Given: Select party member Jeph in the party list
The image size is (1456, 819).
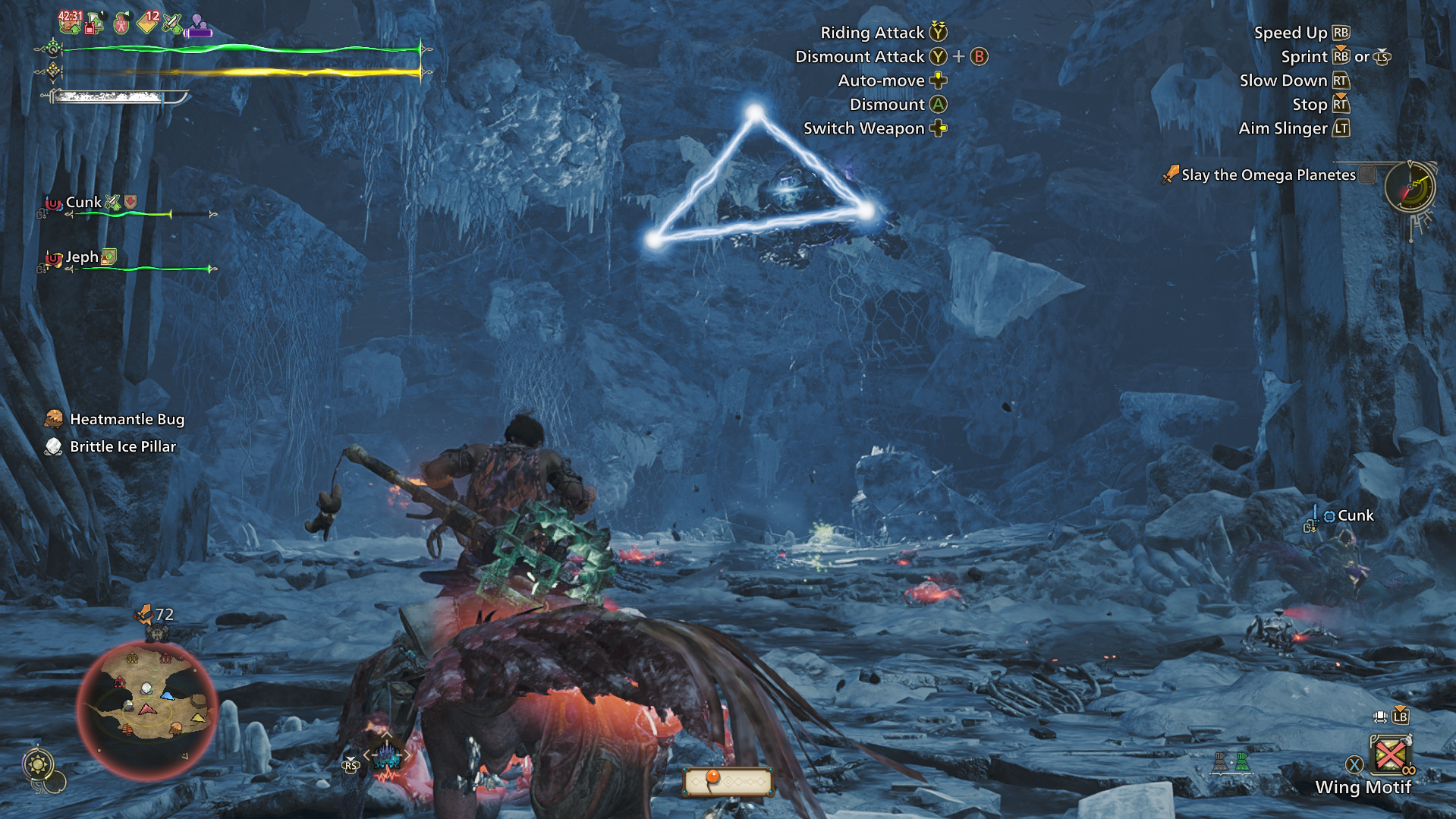Looking at the screenshot, I should [x=82, y=257].
